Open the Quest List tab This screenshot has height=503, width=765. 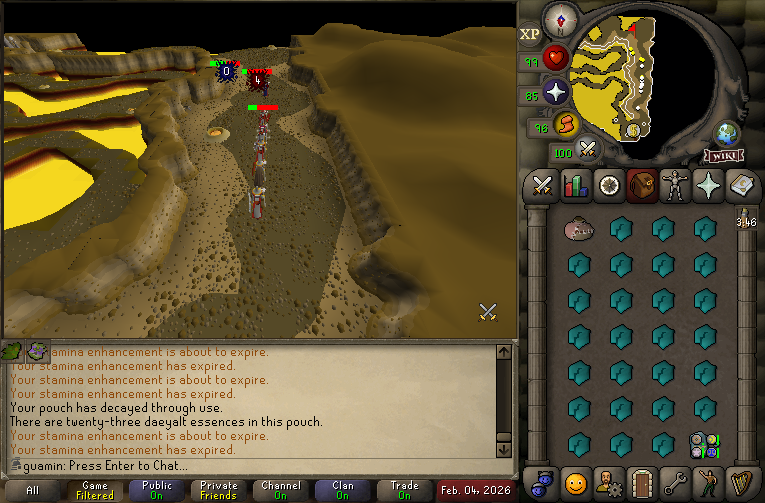pyautogui.click(x=608, y=186)
